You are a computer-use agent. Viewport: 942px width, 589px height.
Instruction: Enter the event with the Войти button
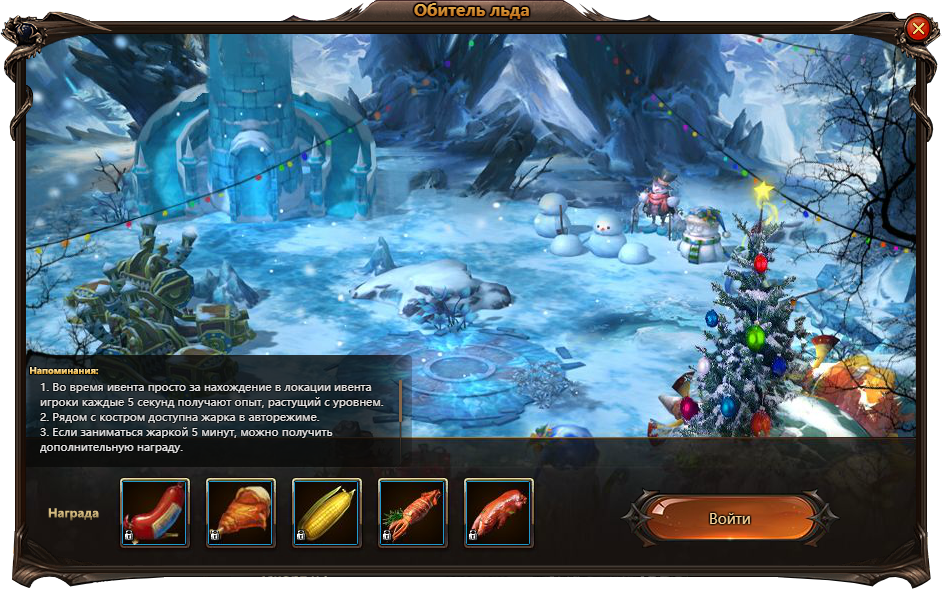729,519
